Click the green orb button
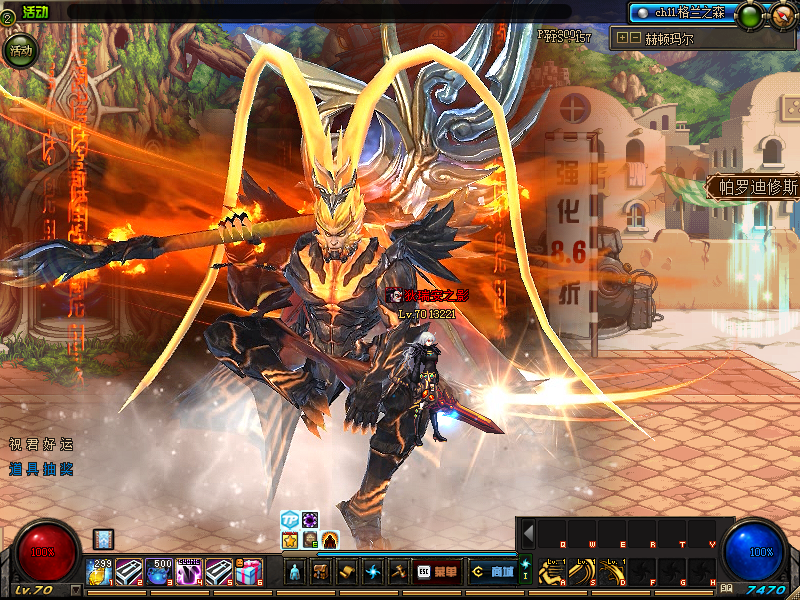800x600 pixels. [749, 15]
